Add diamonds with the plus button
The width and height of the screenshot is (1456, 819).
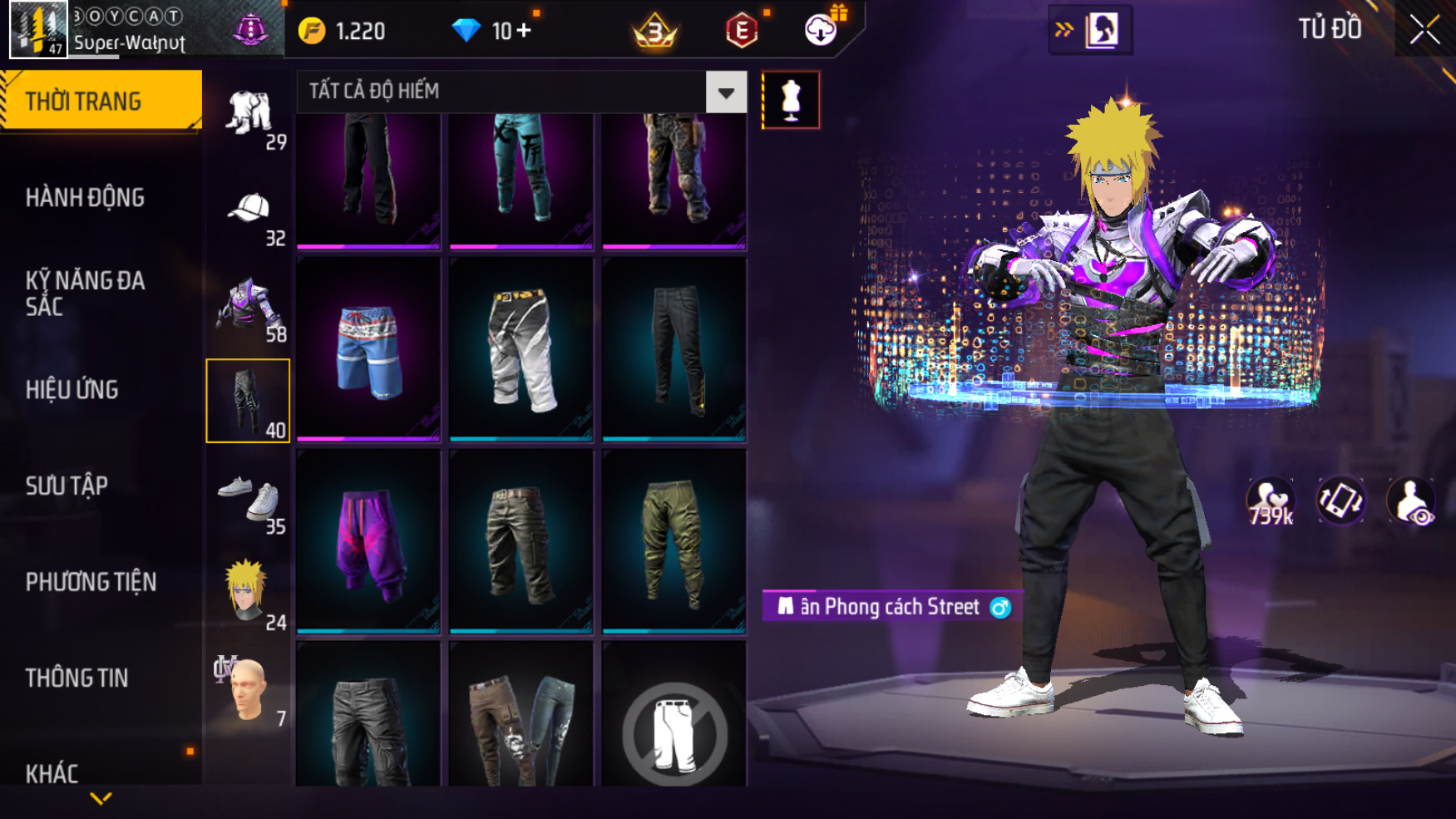coord(524,31)
